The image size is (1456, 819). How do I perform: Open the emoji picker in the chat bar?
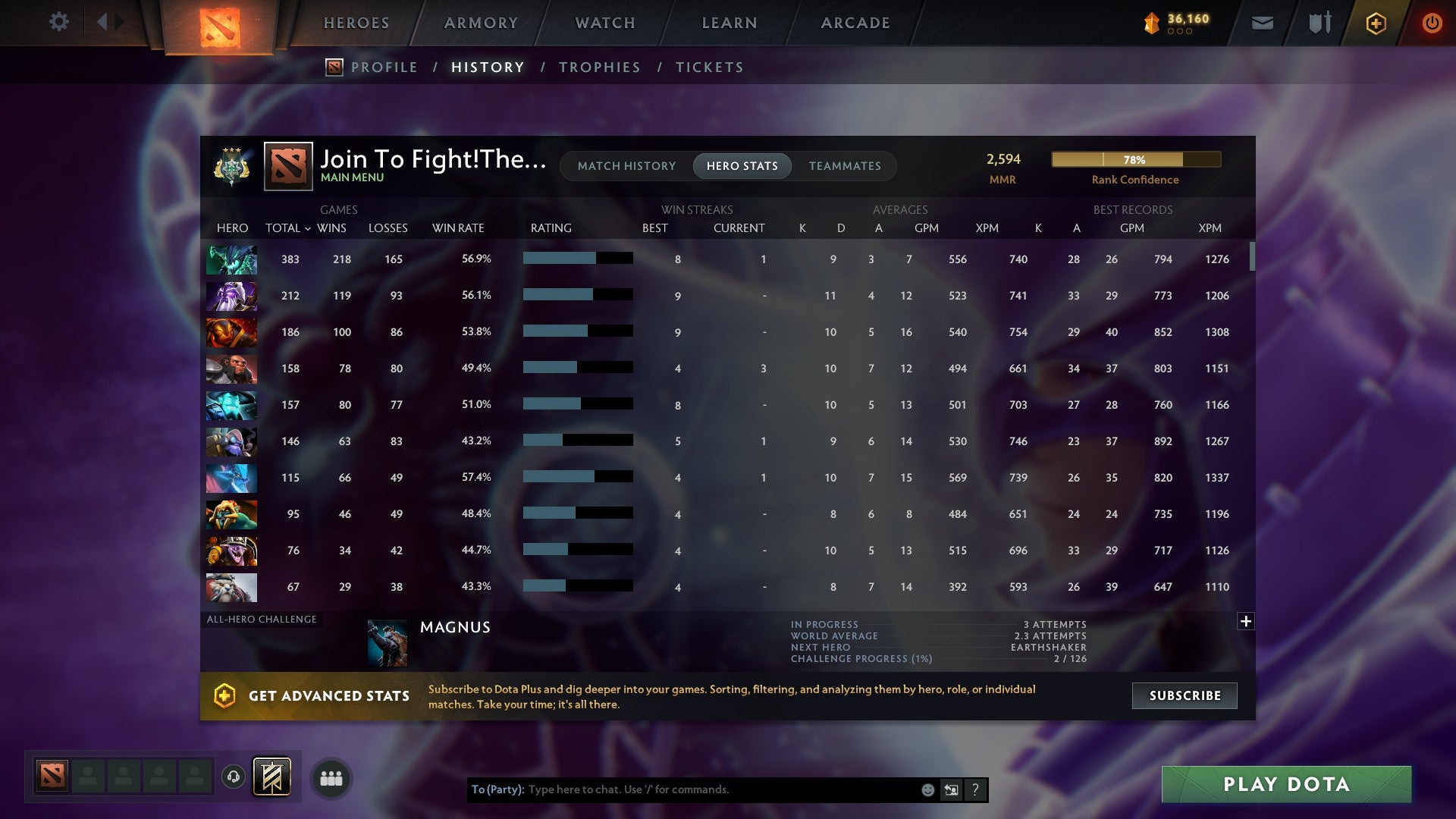pyautogui.click(x=927, y=789)
